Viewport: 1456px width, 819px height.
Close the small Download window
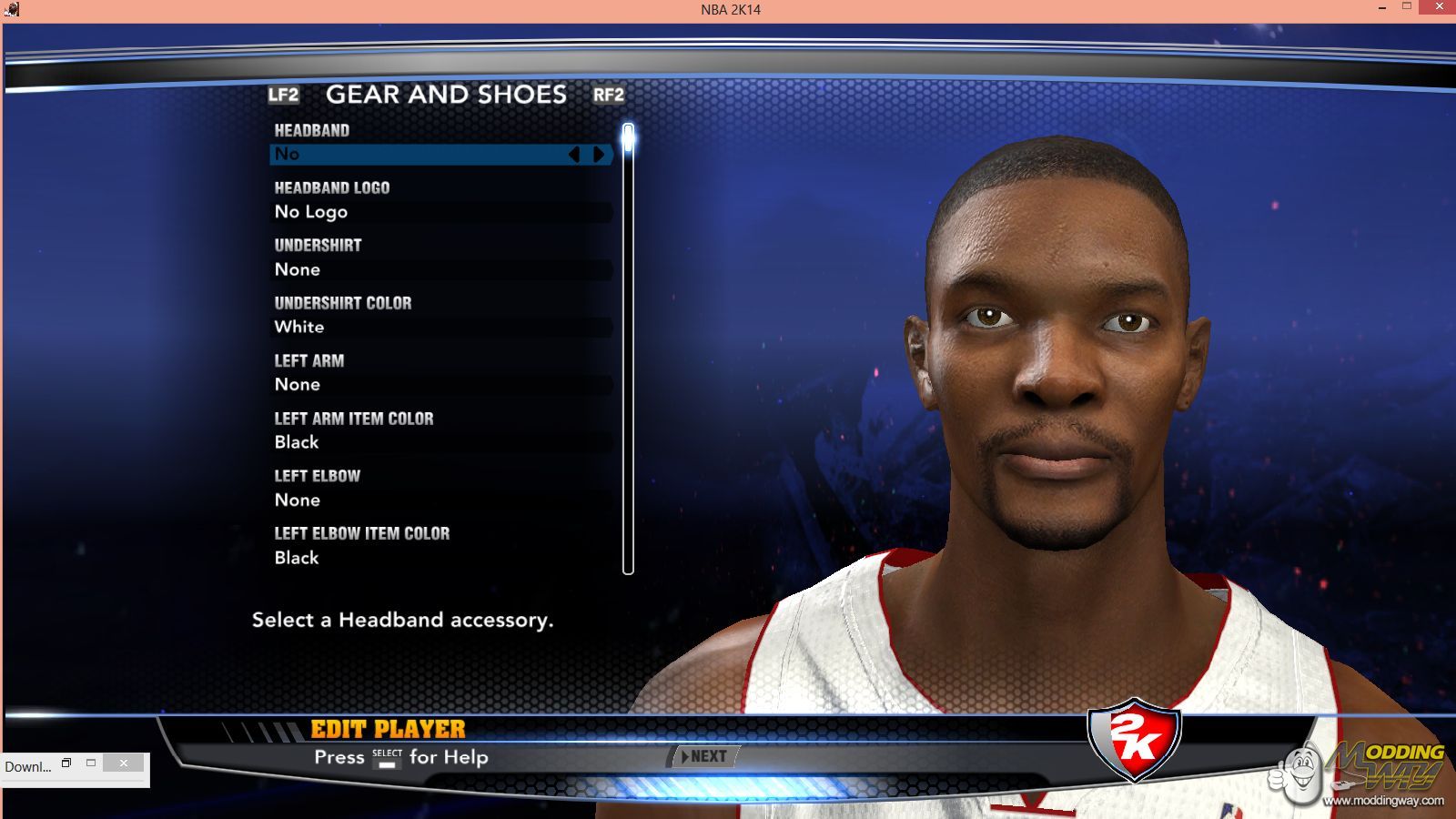tap(123, 763)
